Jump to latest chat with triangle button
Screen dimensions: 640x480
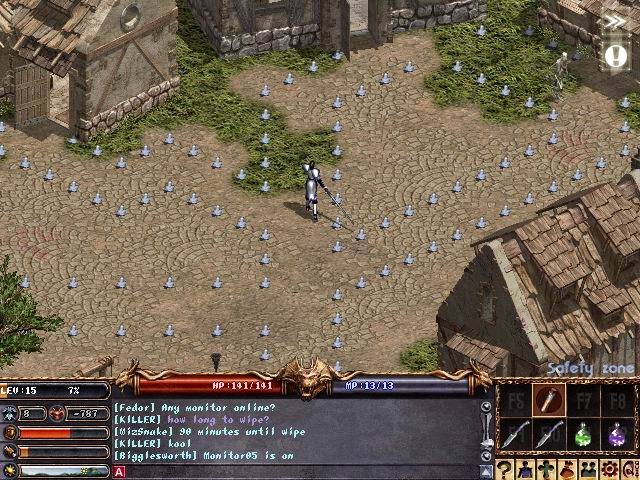click(486, 470)
